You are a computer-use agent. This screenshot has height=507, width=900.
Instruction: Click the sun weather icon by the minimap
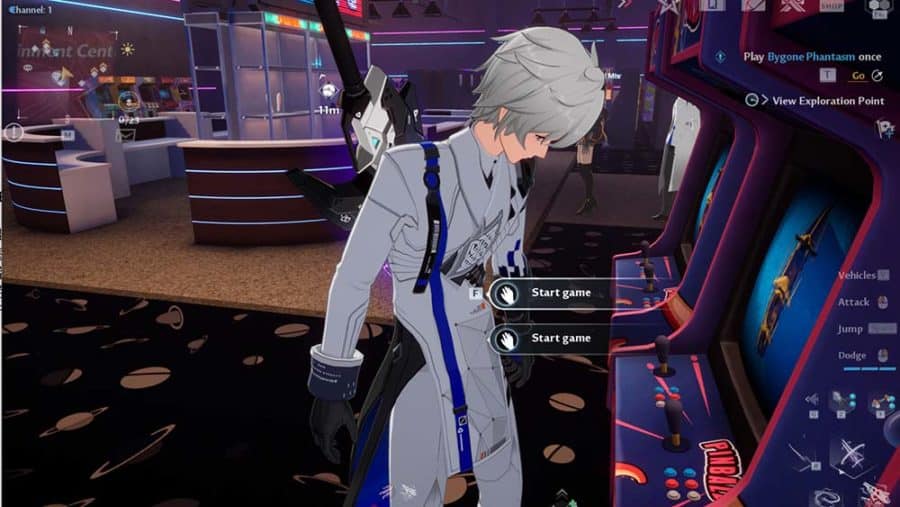[128, 48]
